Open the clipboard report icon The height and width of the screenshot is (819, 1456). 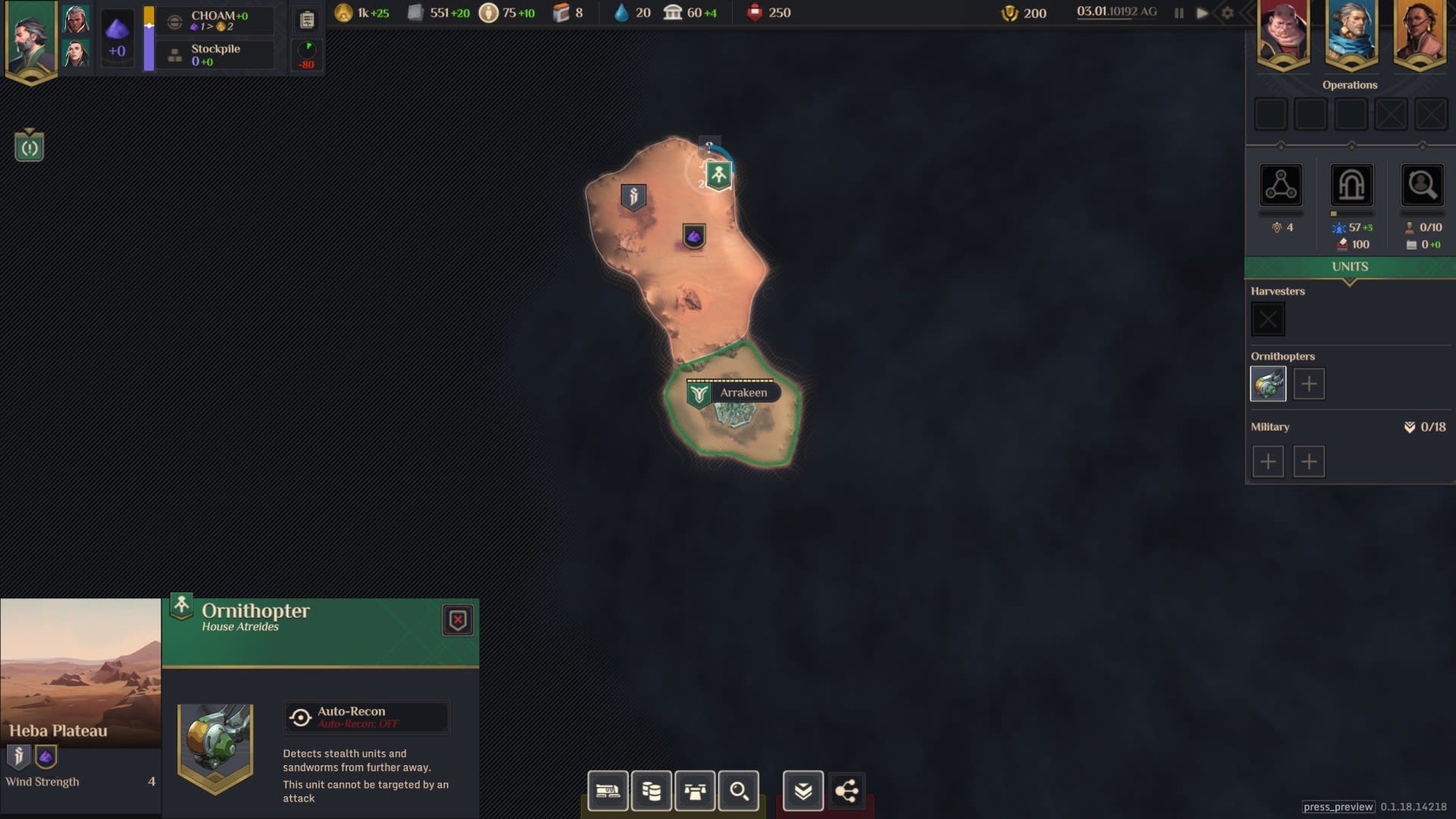[x=307, y=20]
